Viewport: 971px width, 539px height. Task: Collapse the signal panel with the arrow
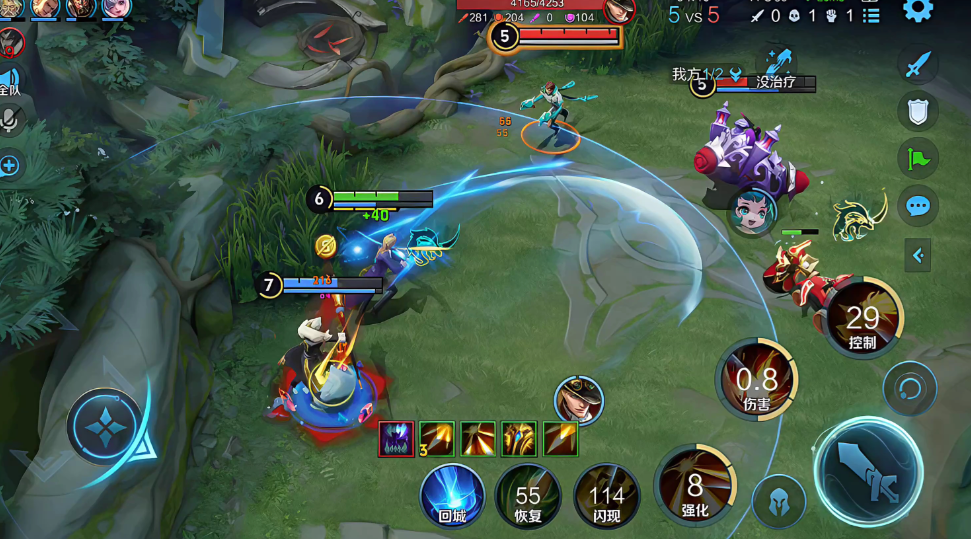click(918, 255)
